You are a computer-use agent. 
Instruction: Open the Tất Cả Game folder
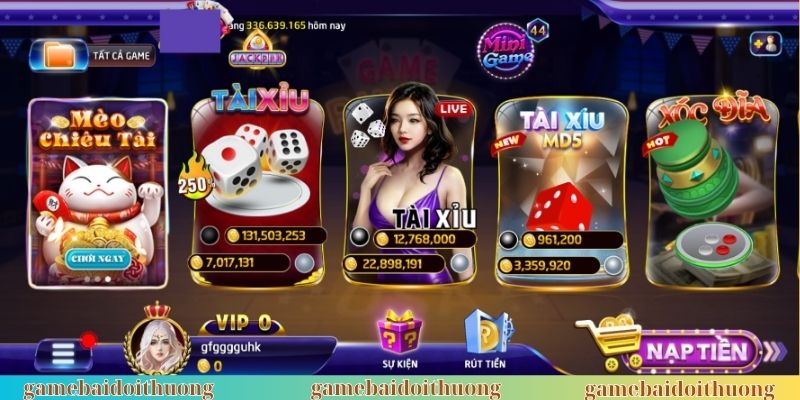click(x=93, y=55)
